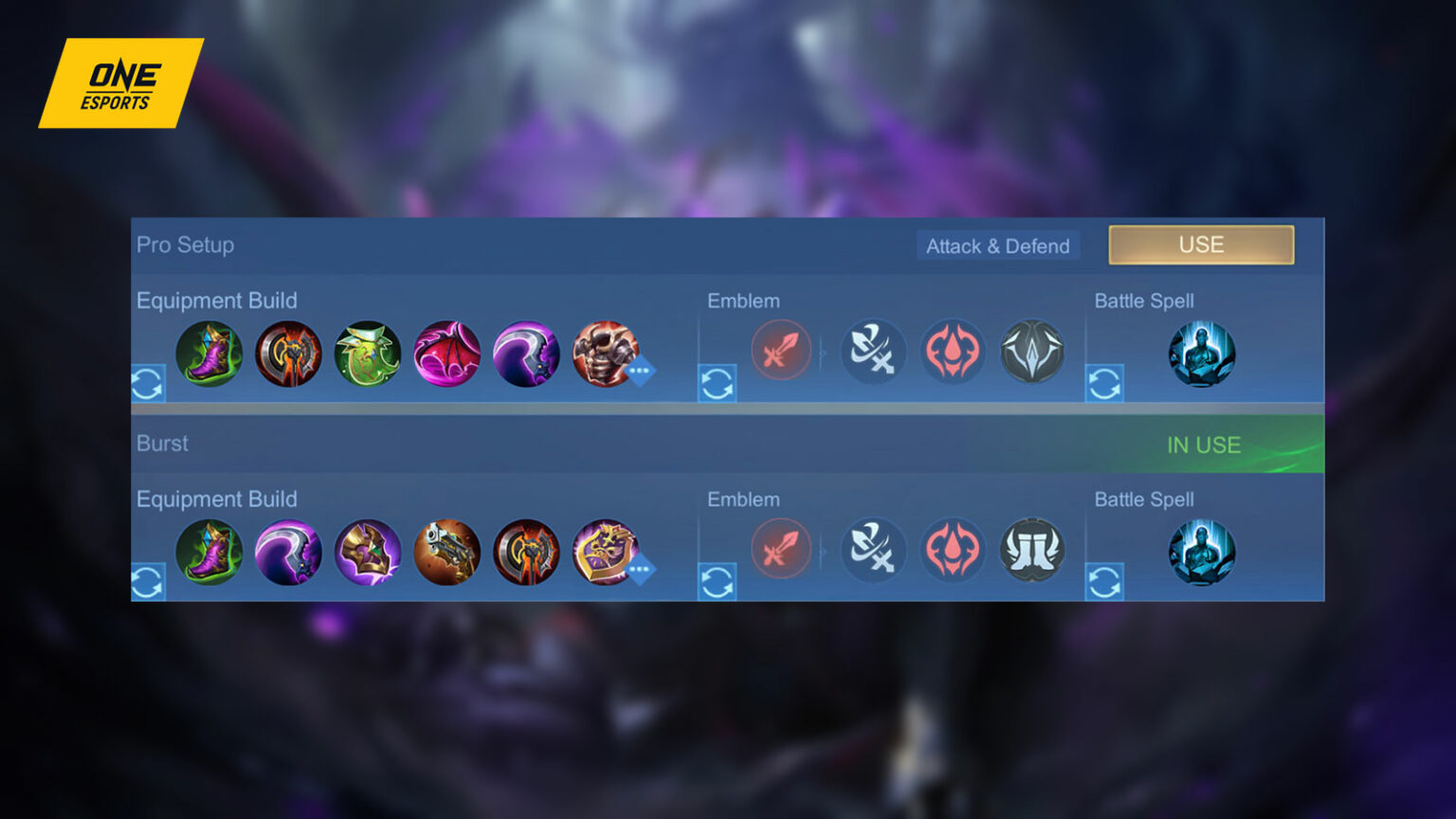Viewport: 1456px width, 819px height.
Task: Select the red sword emblem in Burst loadout
Action: [x=780, y=551]
